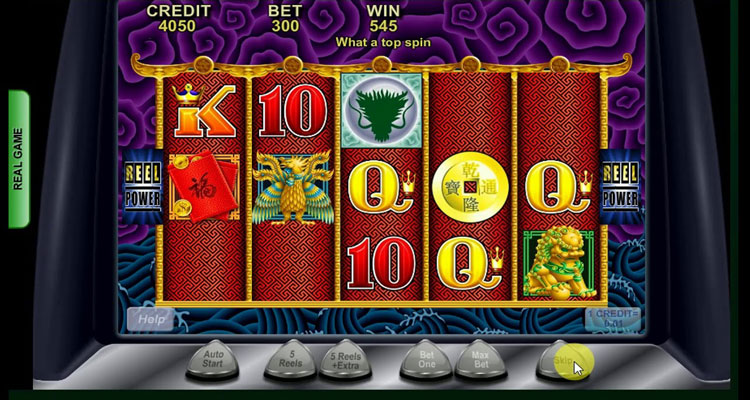
Task: Place a Max Bet
Action: [479, 359]
